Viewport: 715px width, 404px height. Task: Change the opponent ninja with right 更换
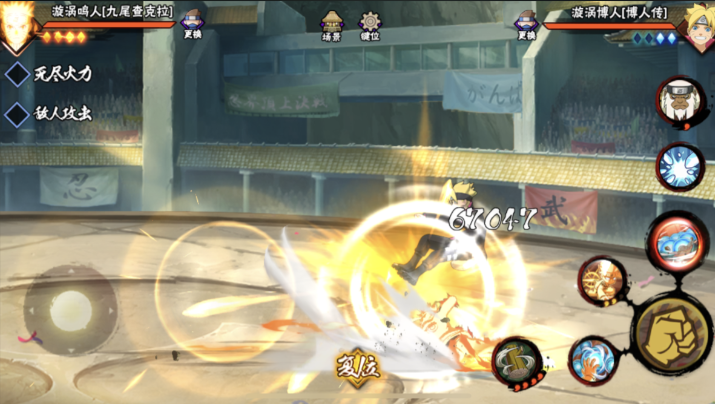point(526,24)
